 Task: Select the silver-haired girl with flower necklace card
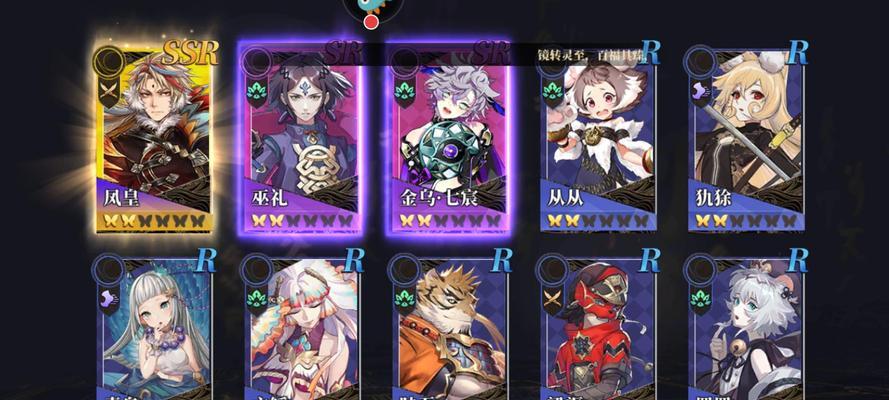click(x=156, y=330)
